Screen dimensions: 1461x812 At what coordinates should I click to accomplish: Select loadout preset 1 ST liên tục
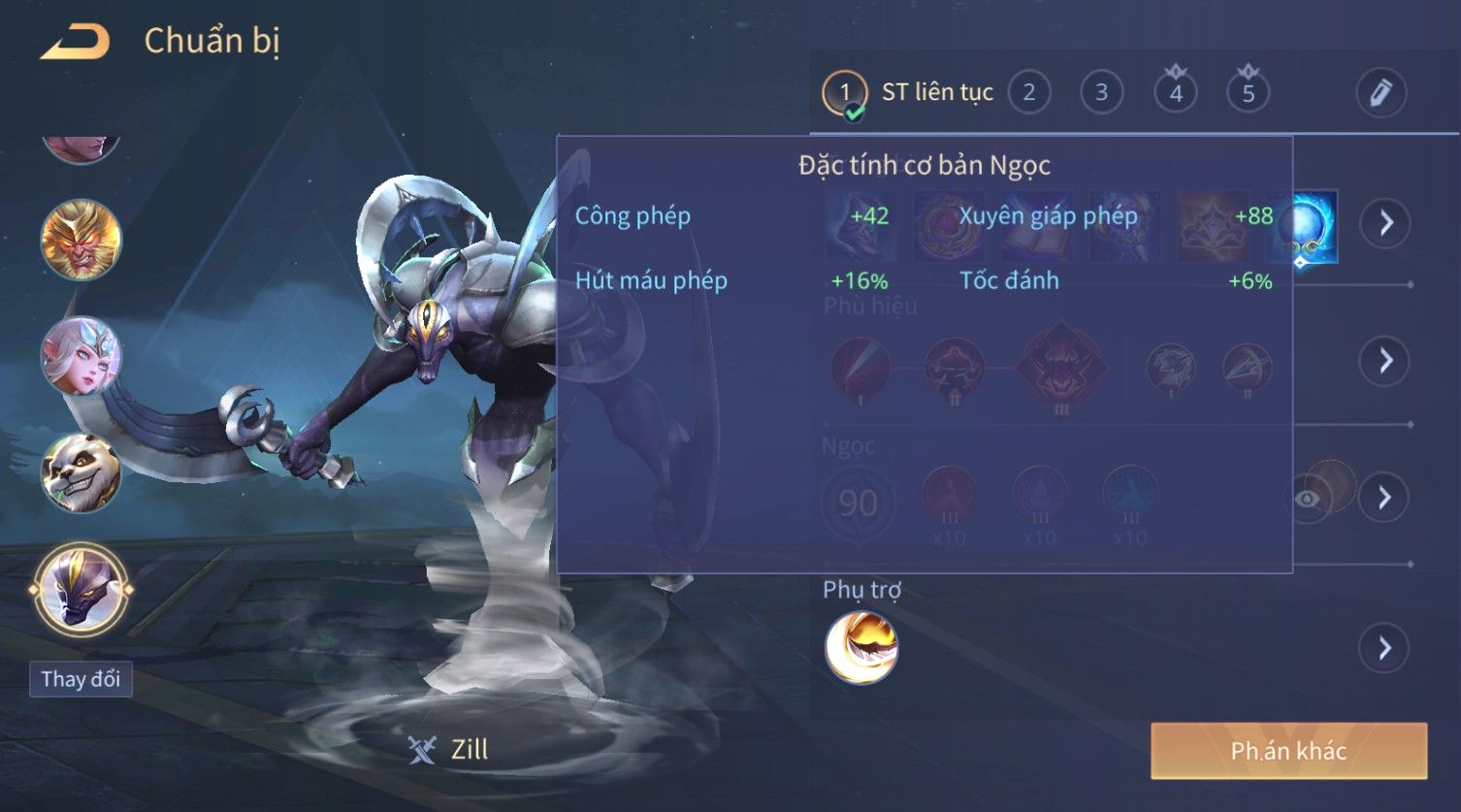pyautogui.click(x=844, y=93)
